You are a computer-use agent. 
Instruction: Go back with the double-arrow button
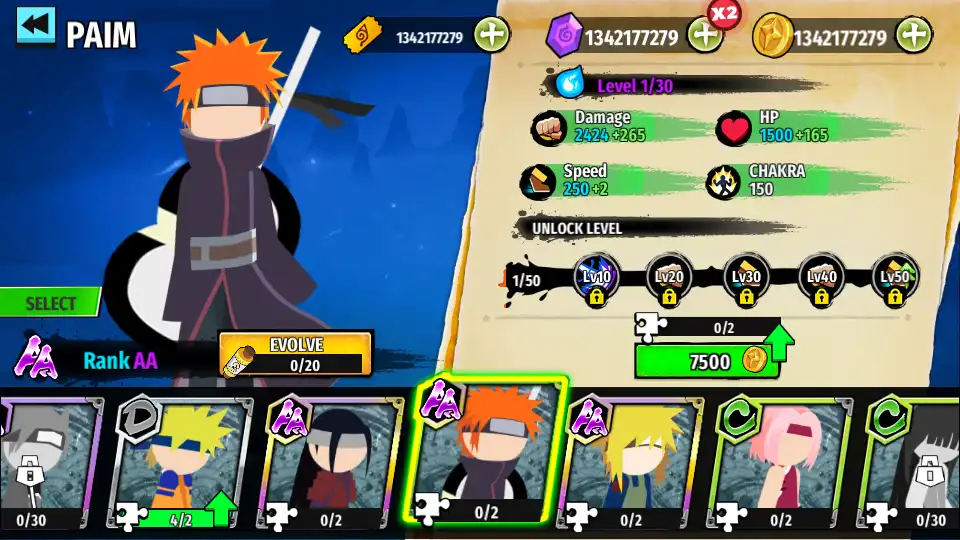(x=36, y=28)
